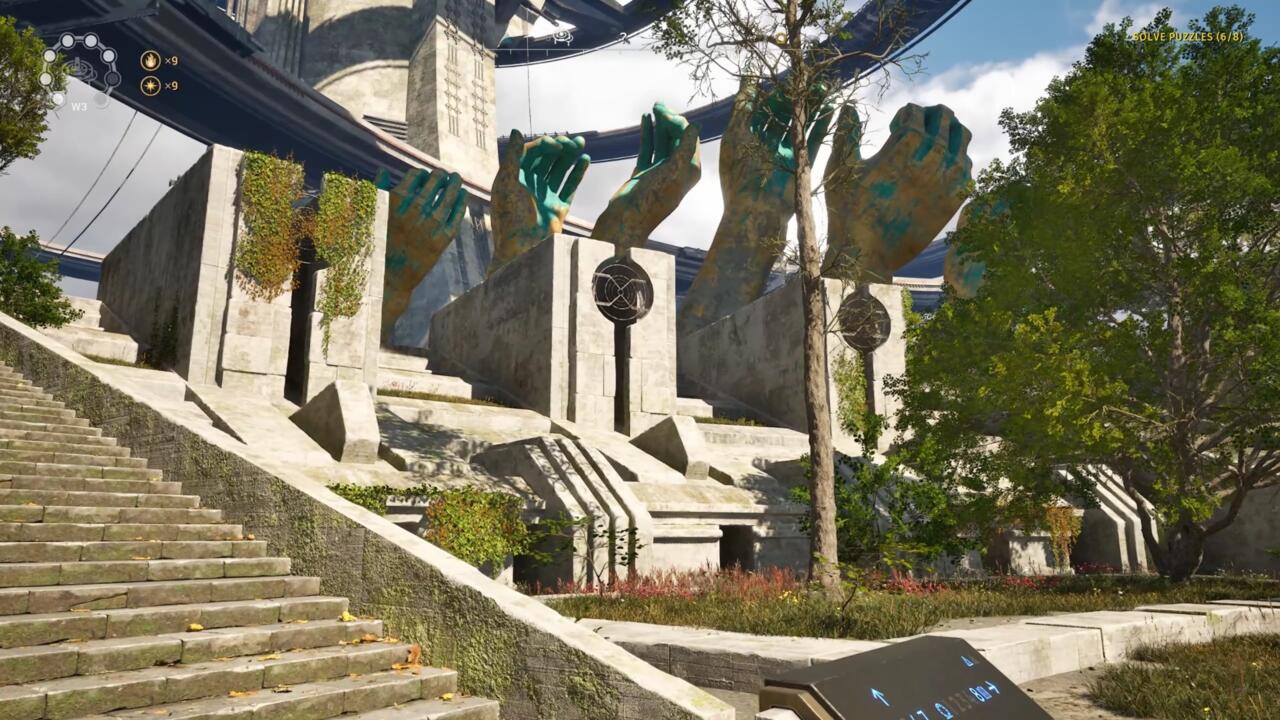Viewport: 1280px width, 720px height.
Task: Click a tick mark on the compass strip
Action: 548,50
